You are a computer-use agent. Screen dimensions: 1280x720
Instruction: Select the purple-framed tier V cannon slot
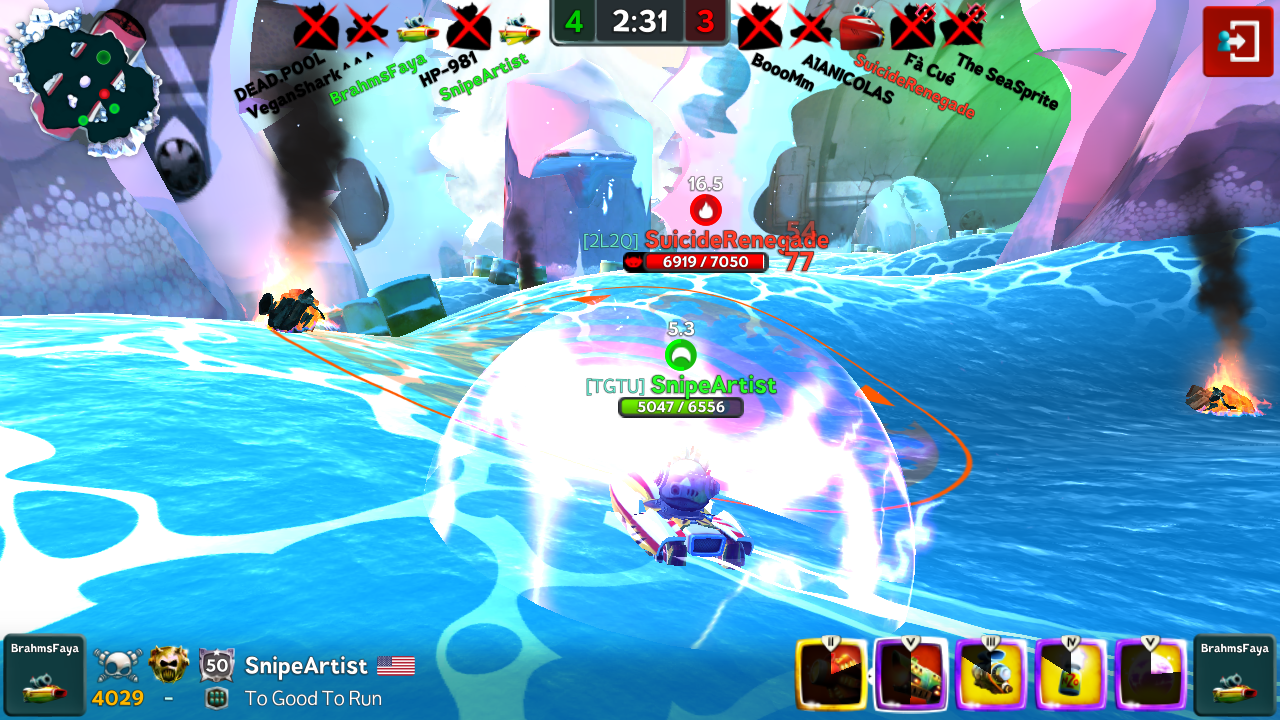click(911, 675)
